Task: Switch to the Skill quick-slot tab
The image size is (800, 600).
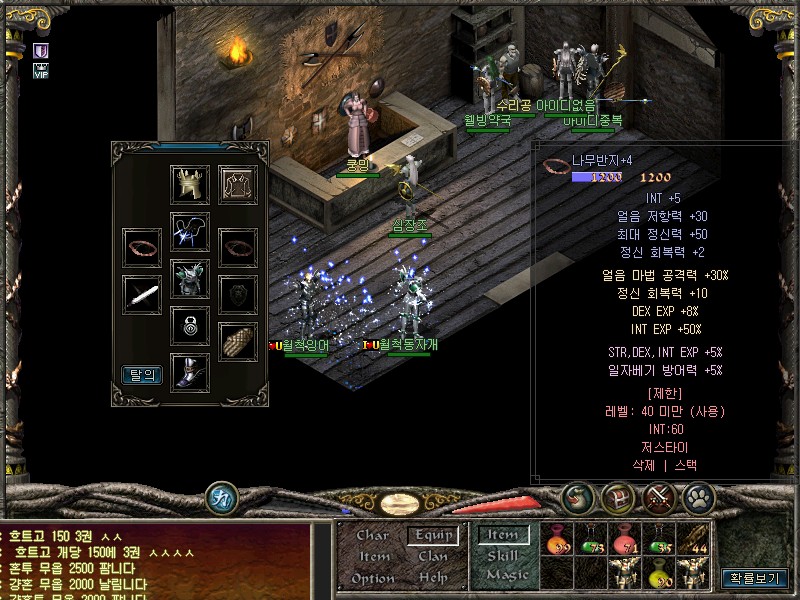Action: coord(502,555)
